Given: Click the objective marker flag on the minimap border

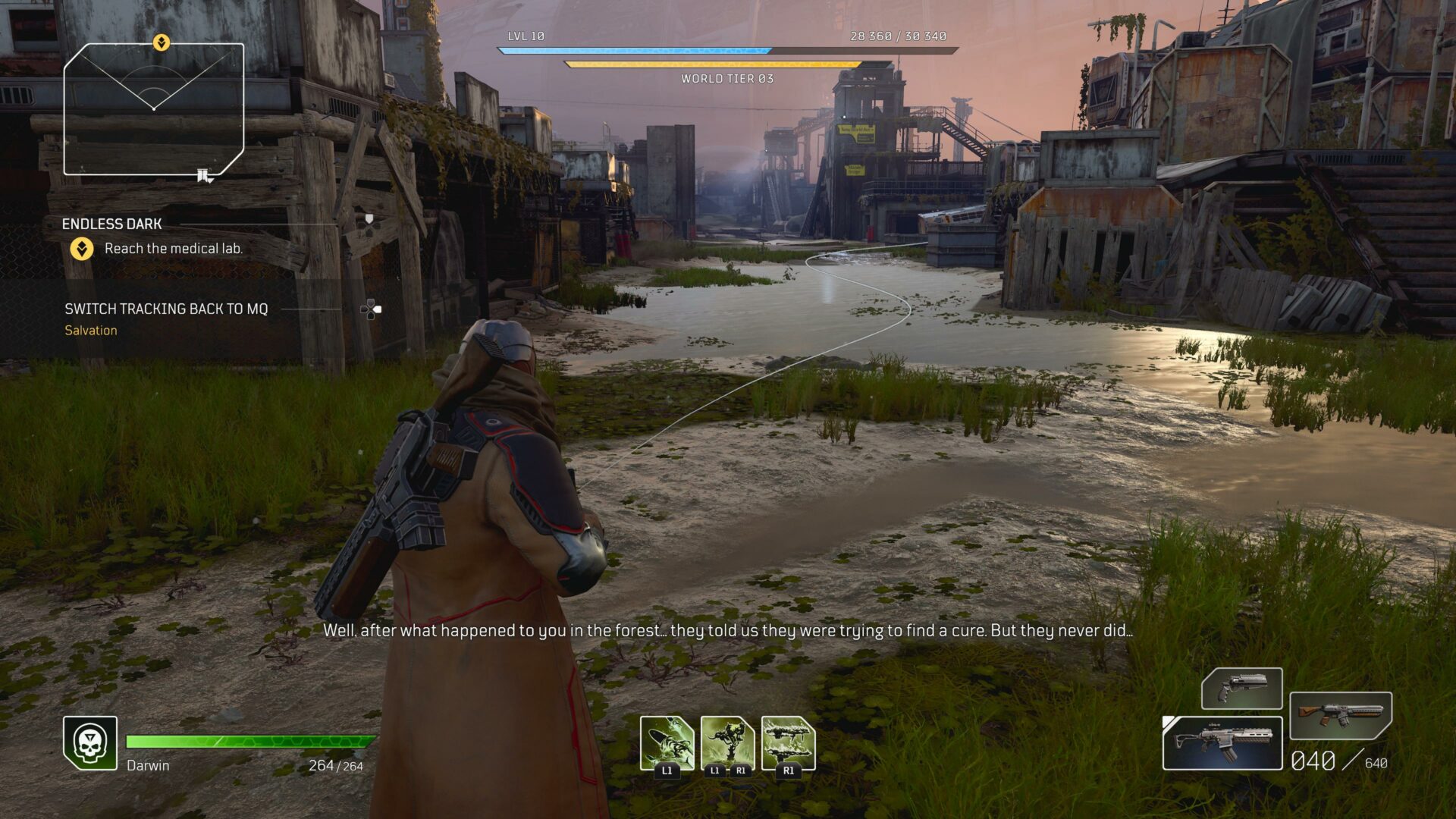Looking at the screenshot, I should 202,174.
